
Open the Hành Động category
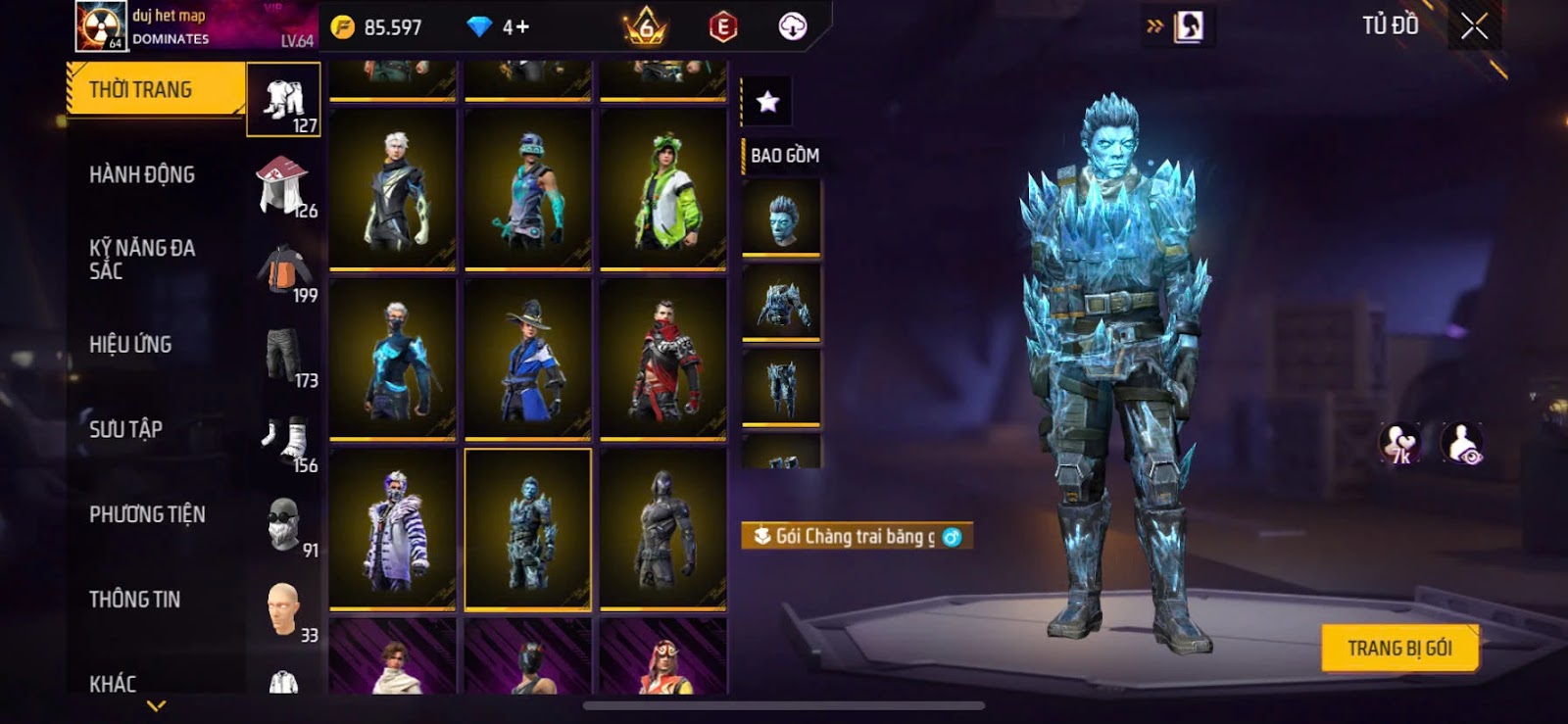(x=142, y=175)
